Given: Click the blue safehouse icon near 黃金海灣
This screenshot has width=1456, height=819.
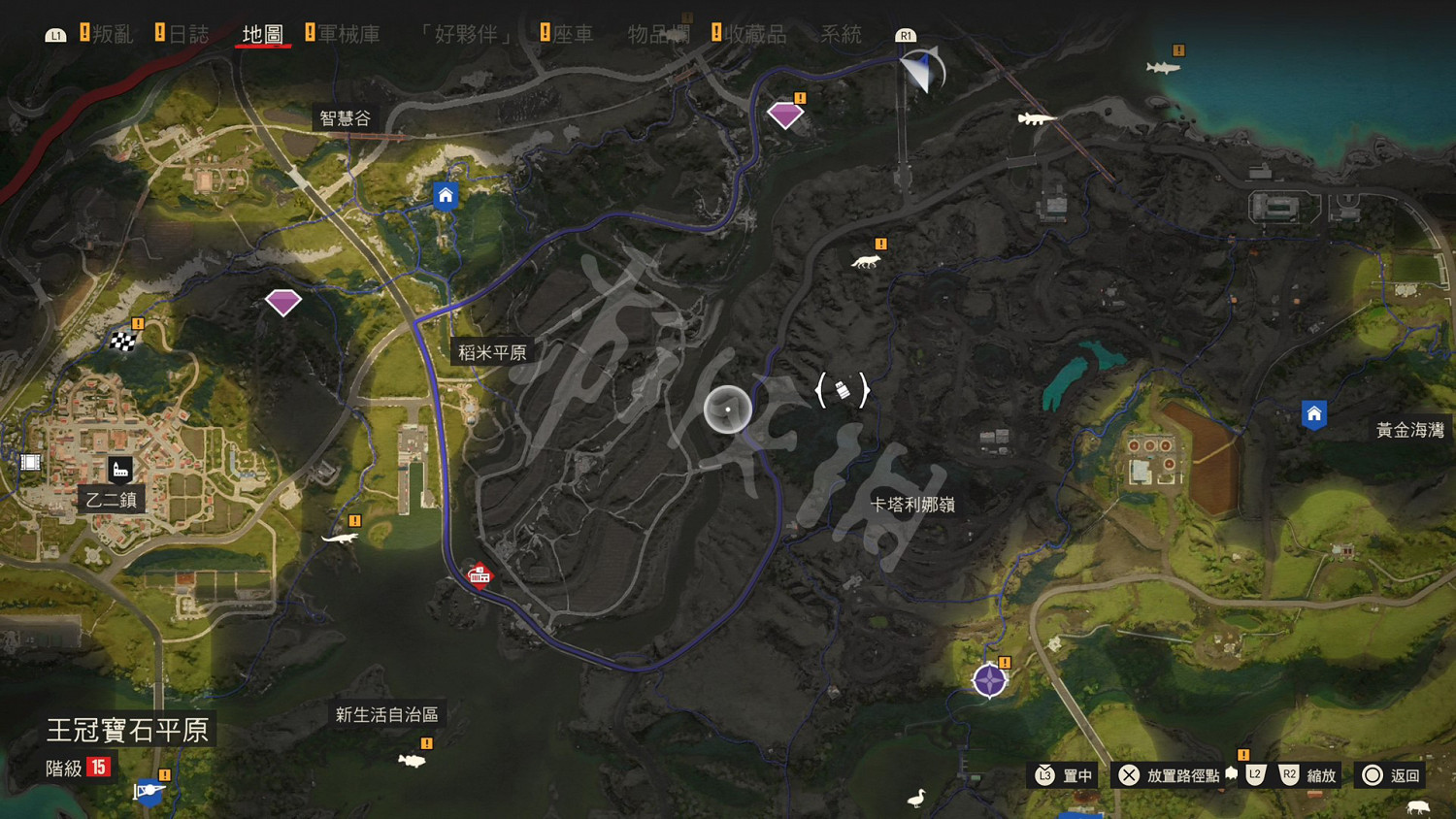Looking at the screenshot, I should coord(1315,412).
